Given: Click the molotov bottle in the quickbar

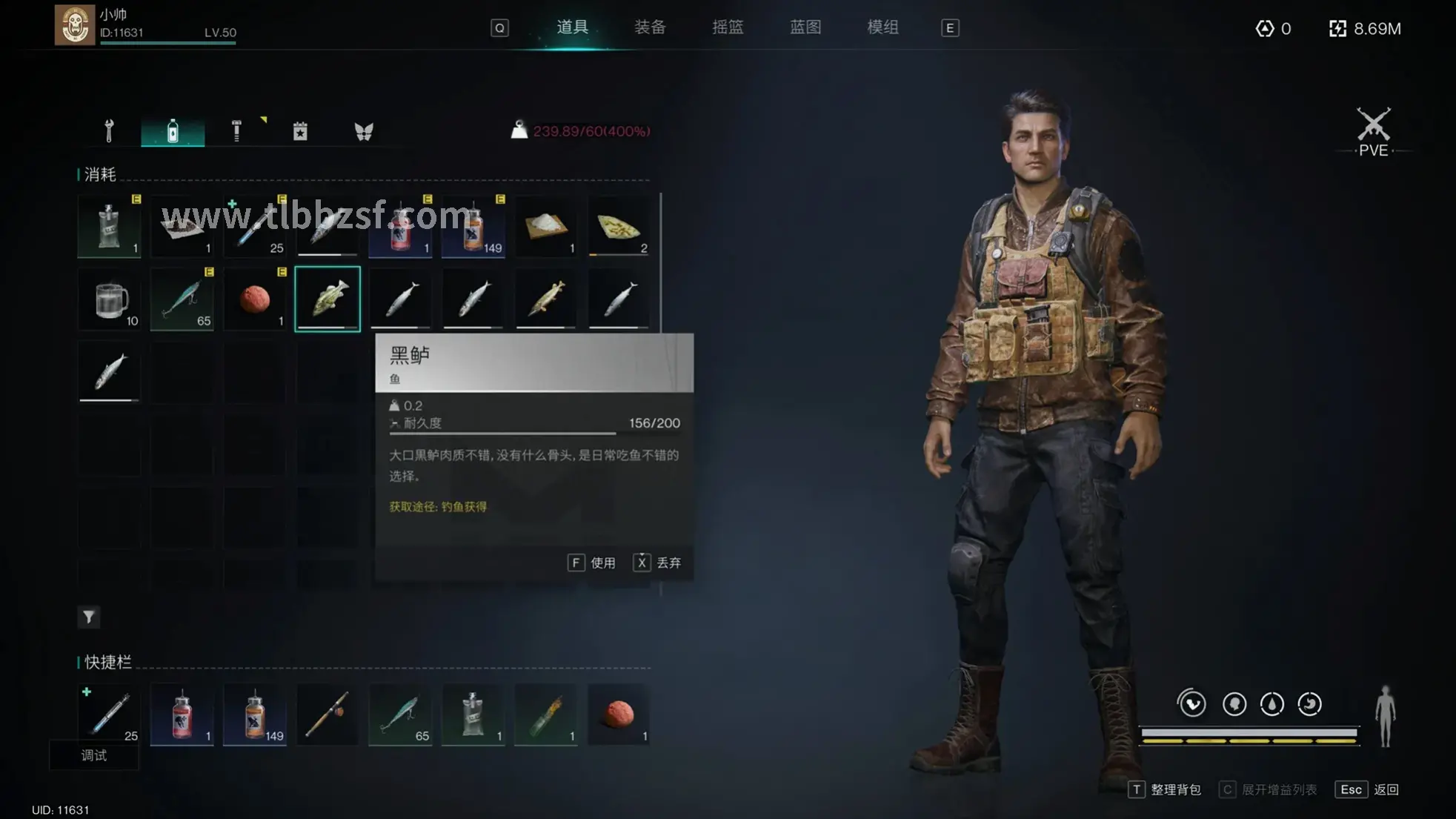Looking at the screenshot, I should [545, 715].
